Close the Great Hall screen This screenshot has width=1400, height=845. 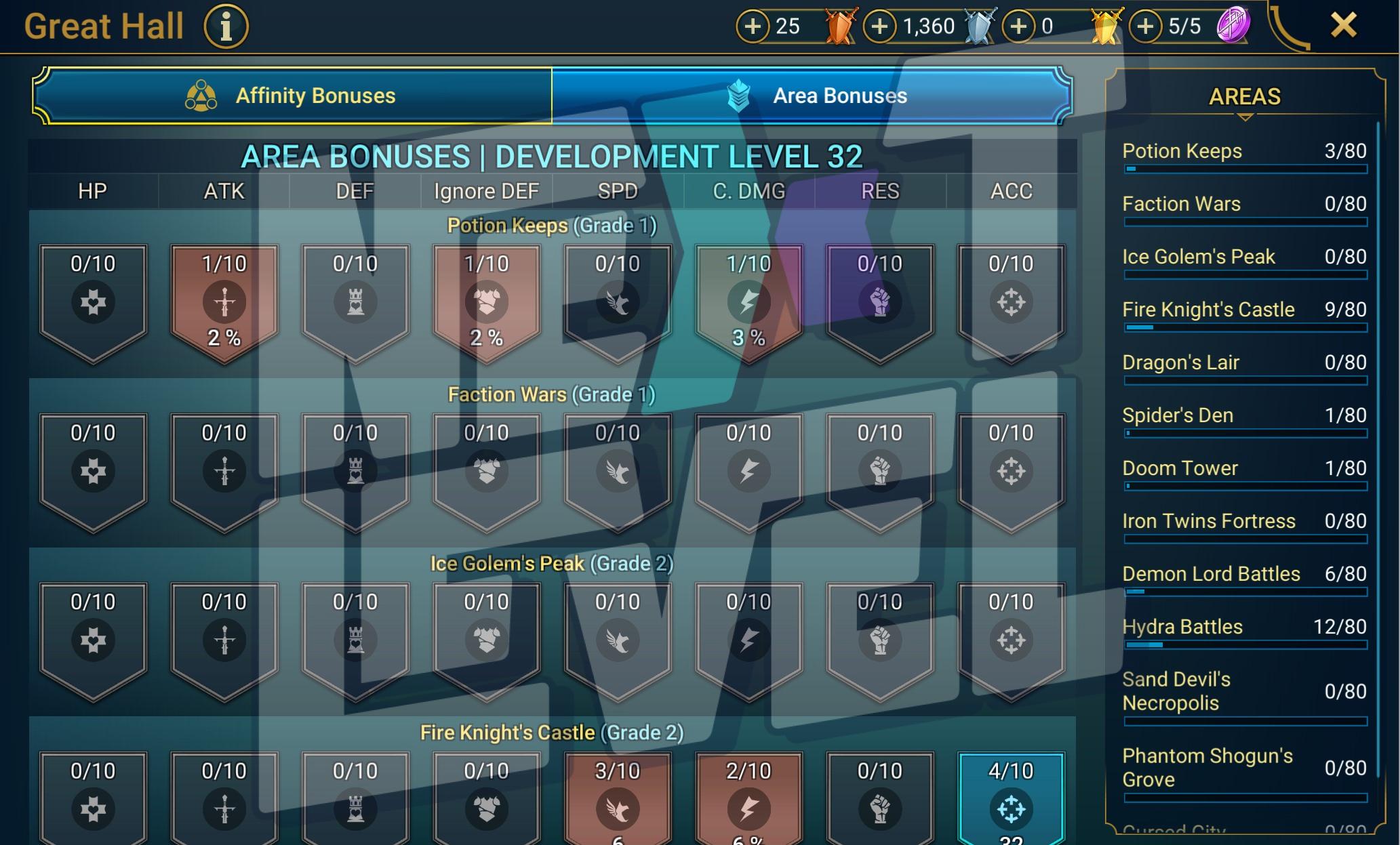click(1343, 26)
